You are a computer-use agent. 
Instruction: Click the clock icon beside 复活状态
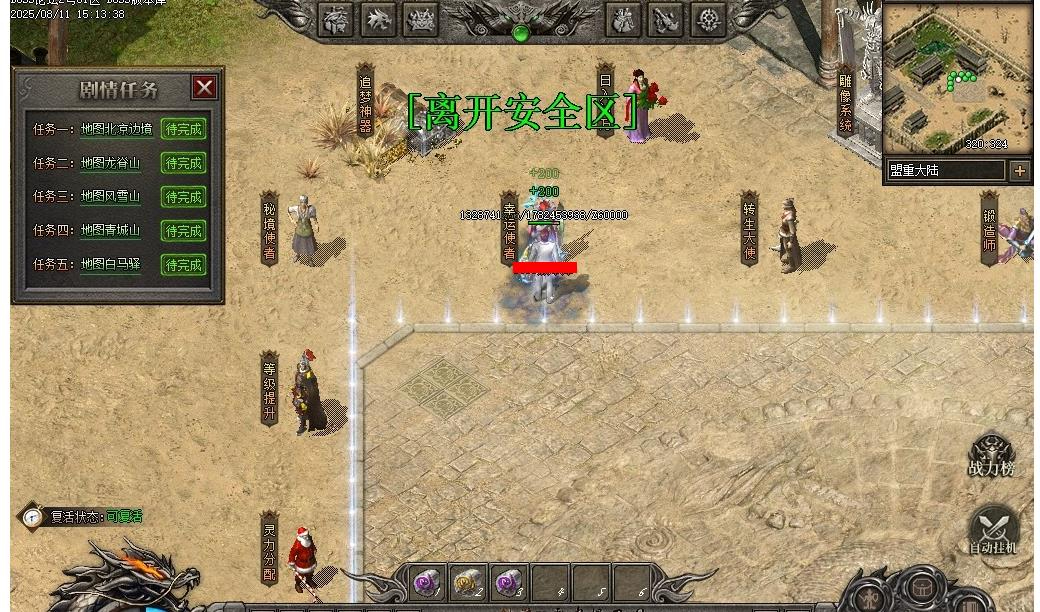pyautogui.click(x=33, y=517)
